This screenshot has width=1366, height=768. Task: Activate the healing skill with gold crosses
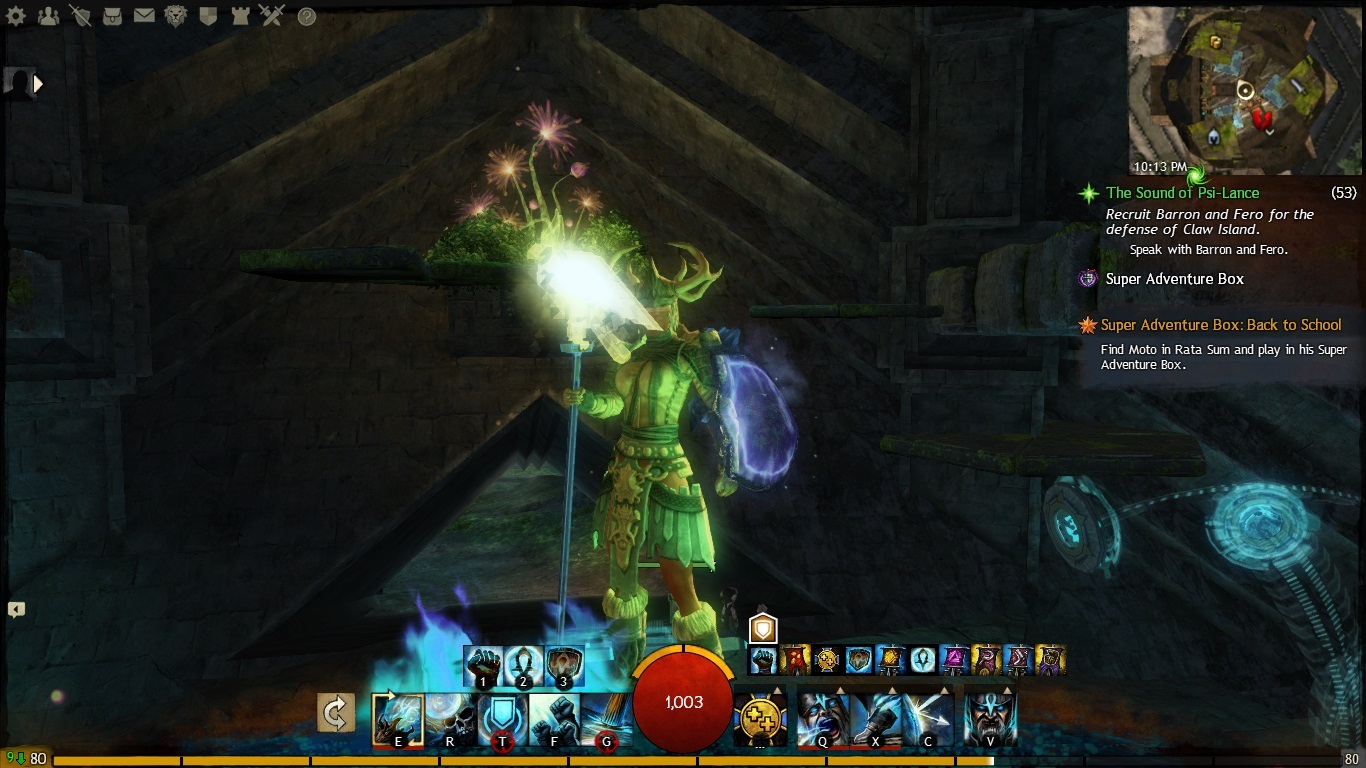tap(758, 717)
